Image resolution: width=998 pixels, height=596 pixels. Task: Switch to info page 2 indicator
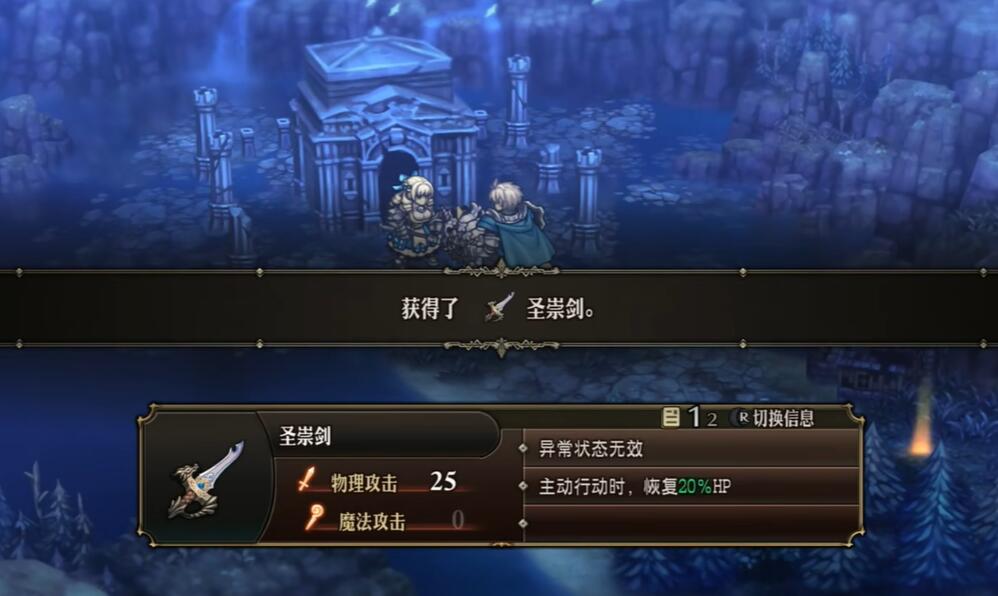712,419
